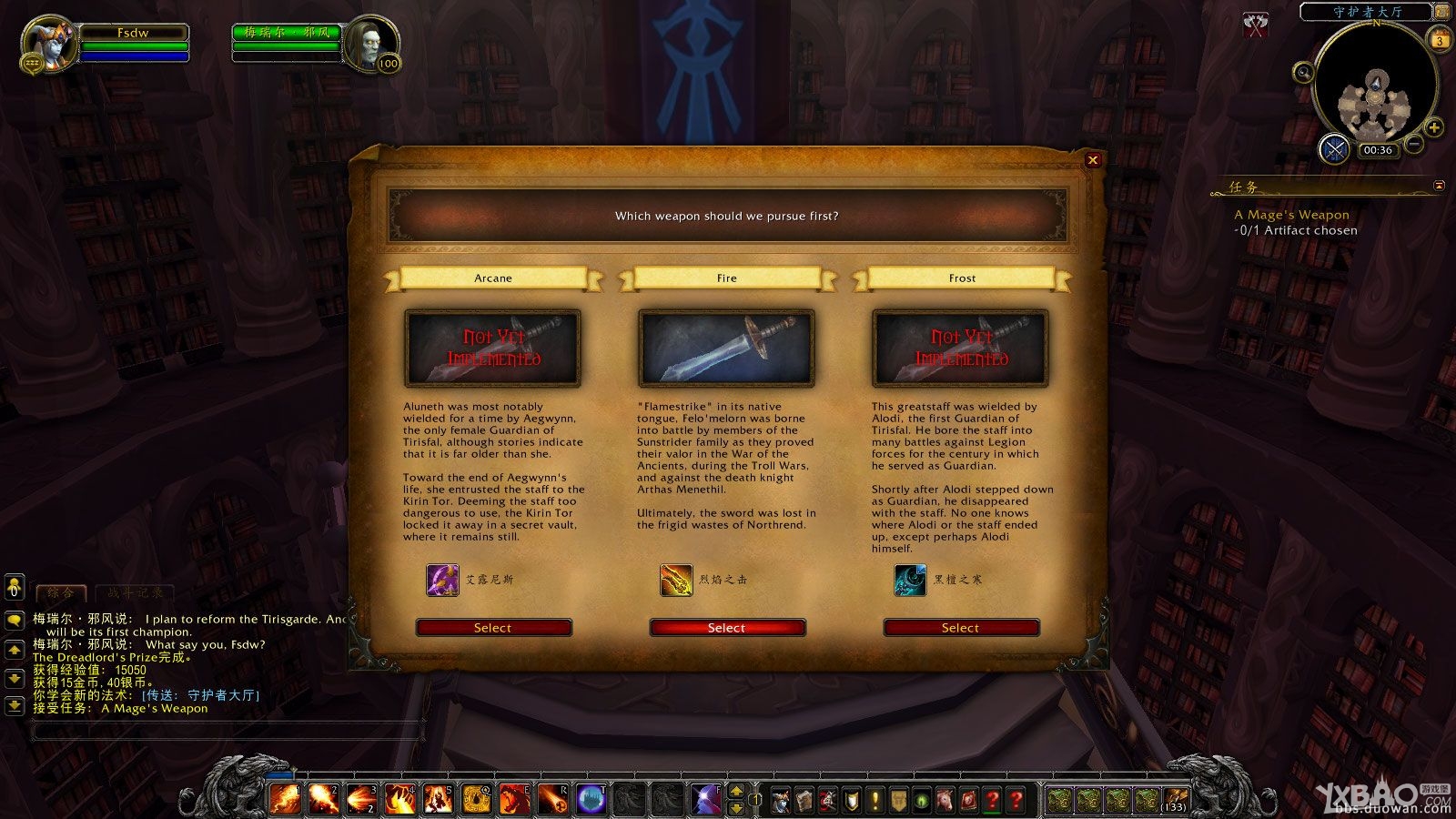Click the Ebonchill frost staff reward icon
The width and height of the screenshot is (1456, 819).
[x=910, y=580]
